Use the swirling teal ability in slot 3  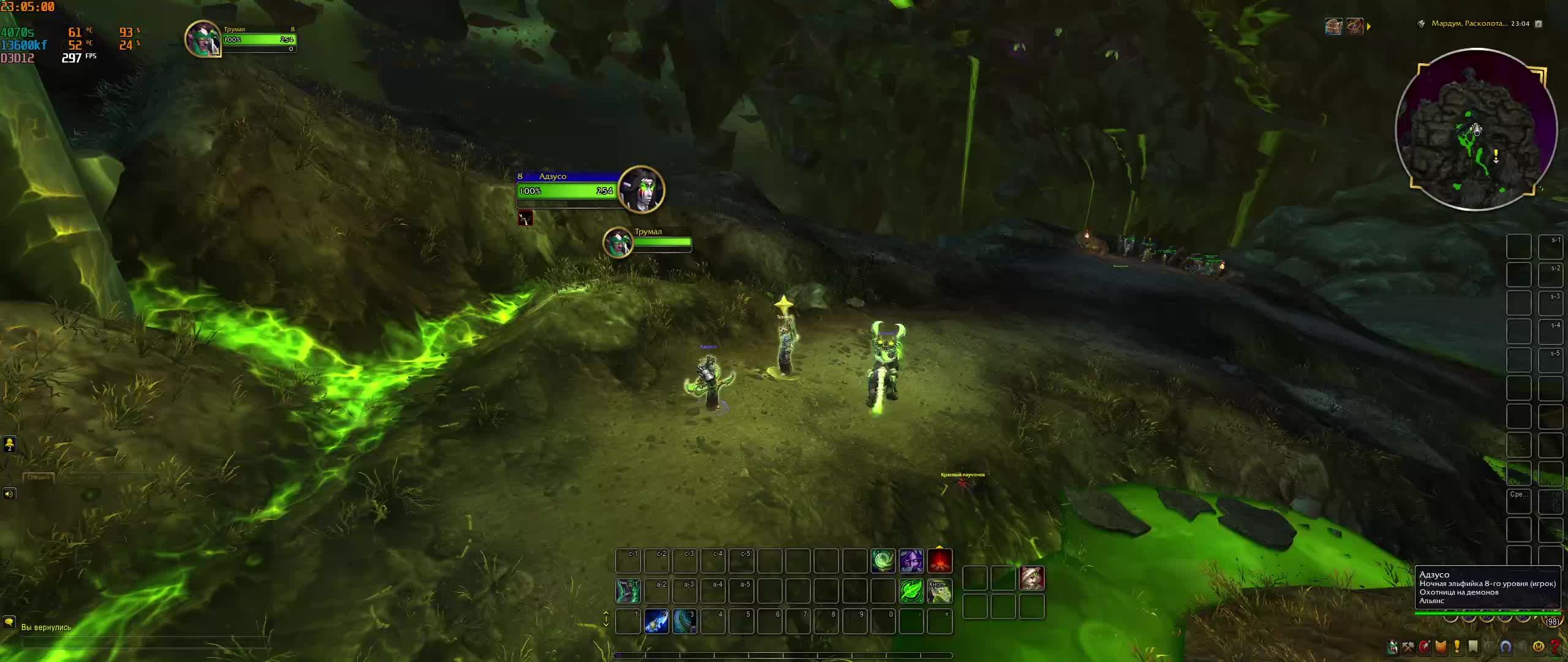[x=684, y=622]
